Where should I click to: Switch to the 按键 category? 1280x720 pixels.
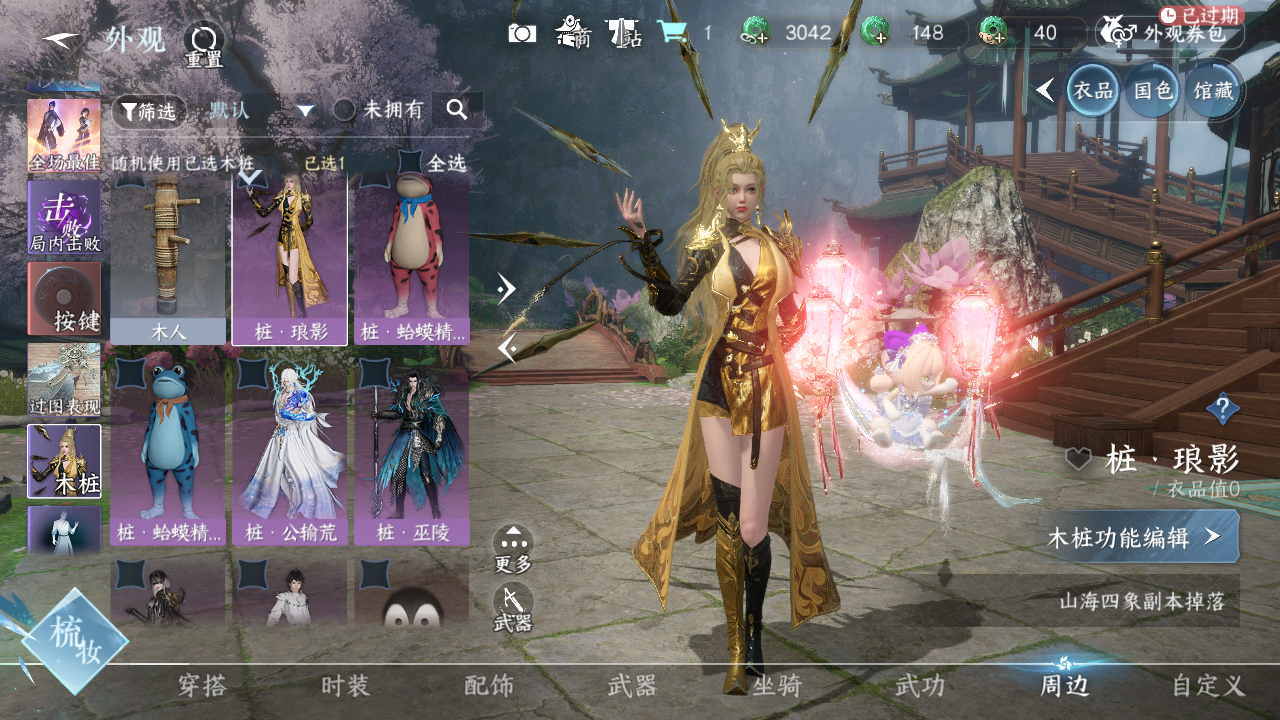(64, 299)
